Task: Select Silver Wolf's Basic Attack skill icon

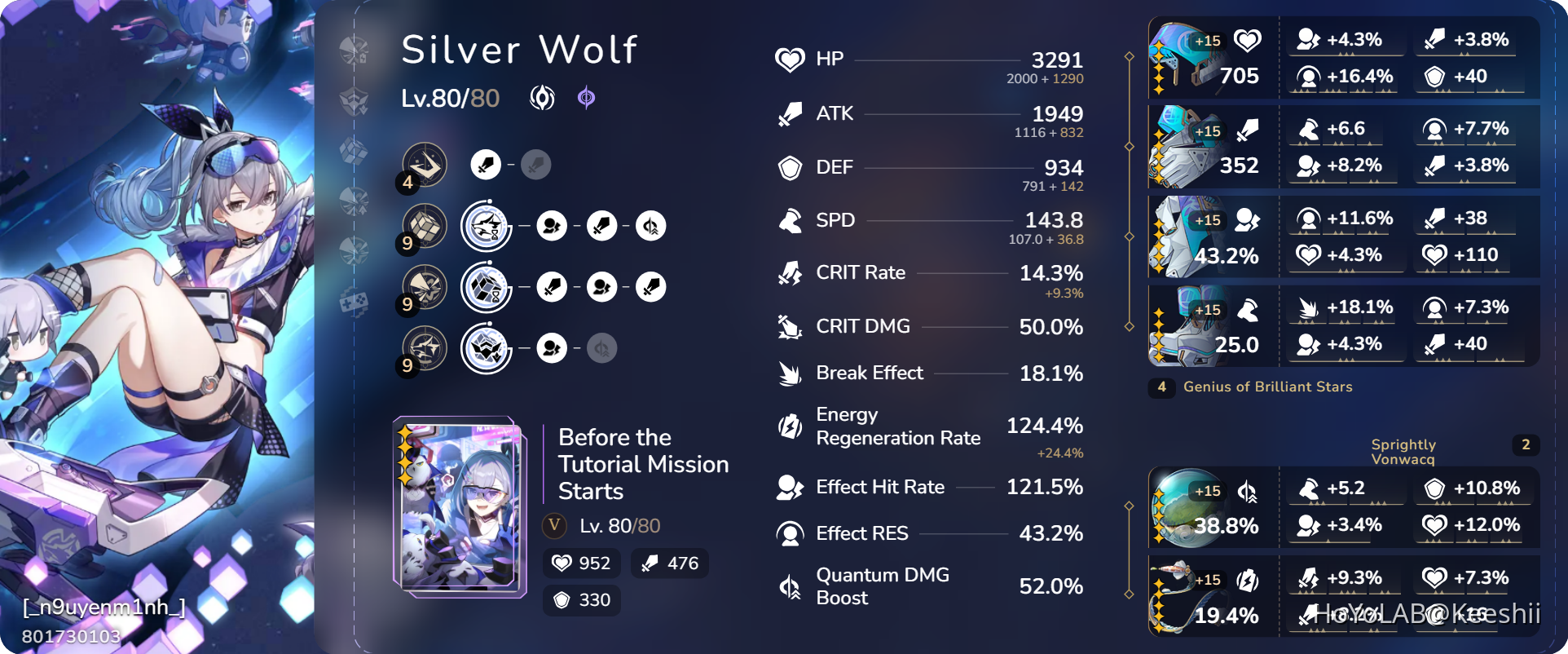Action: point(424,164)
